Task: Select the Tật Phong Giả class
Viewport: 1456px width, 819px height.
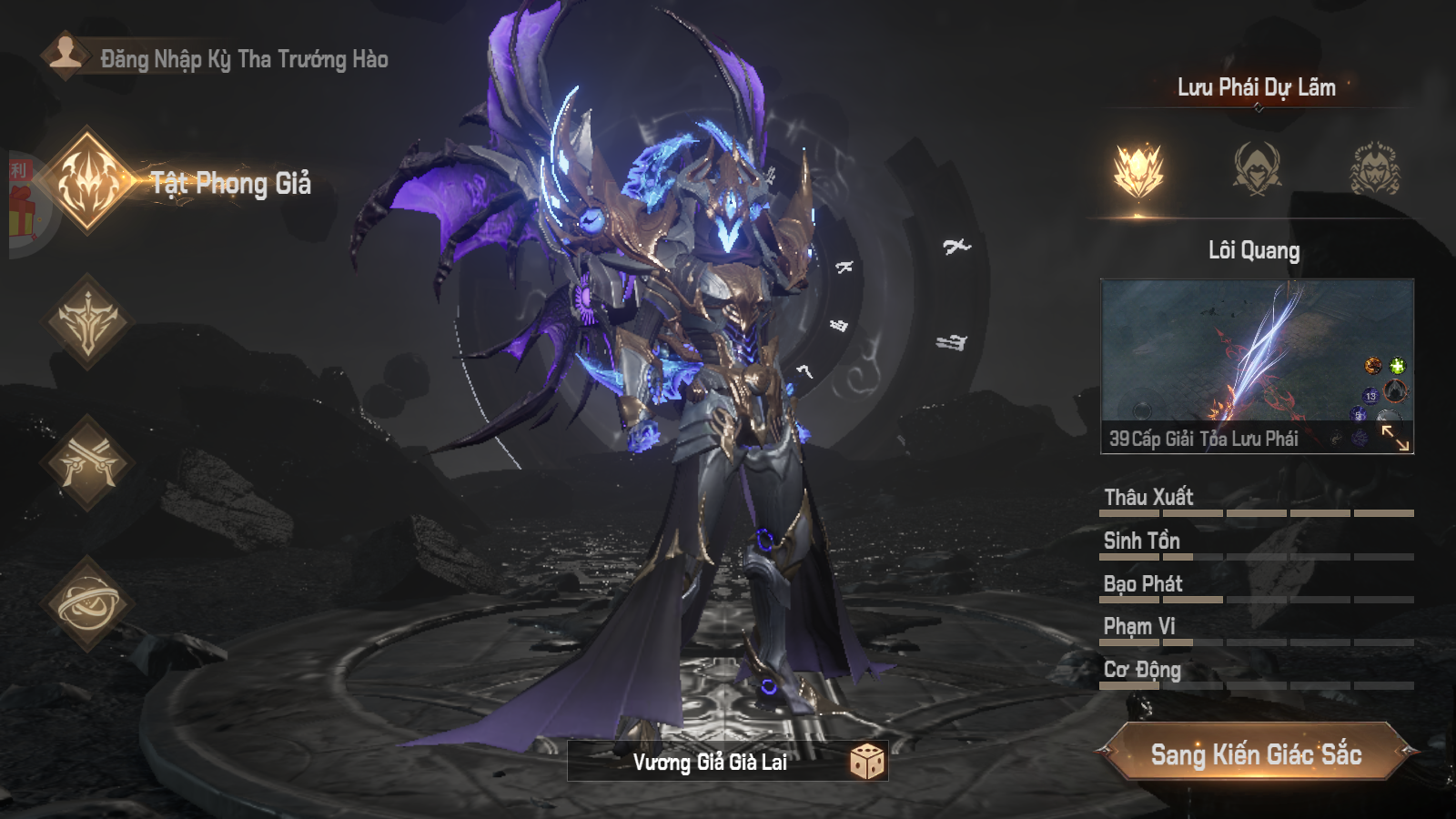Action: 87,181
